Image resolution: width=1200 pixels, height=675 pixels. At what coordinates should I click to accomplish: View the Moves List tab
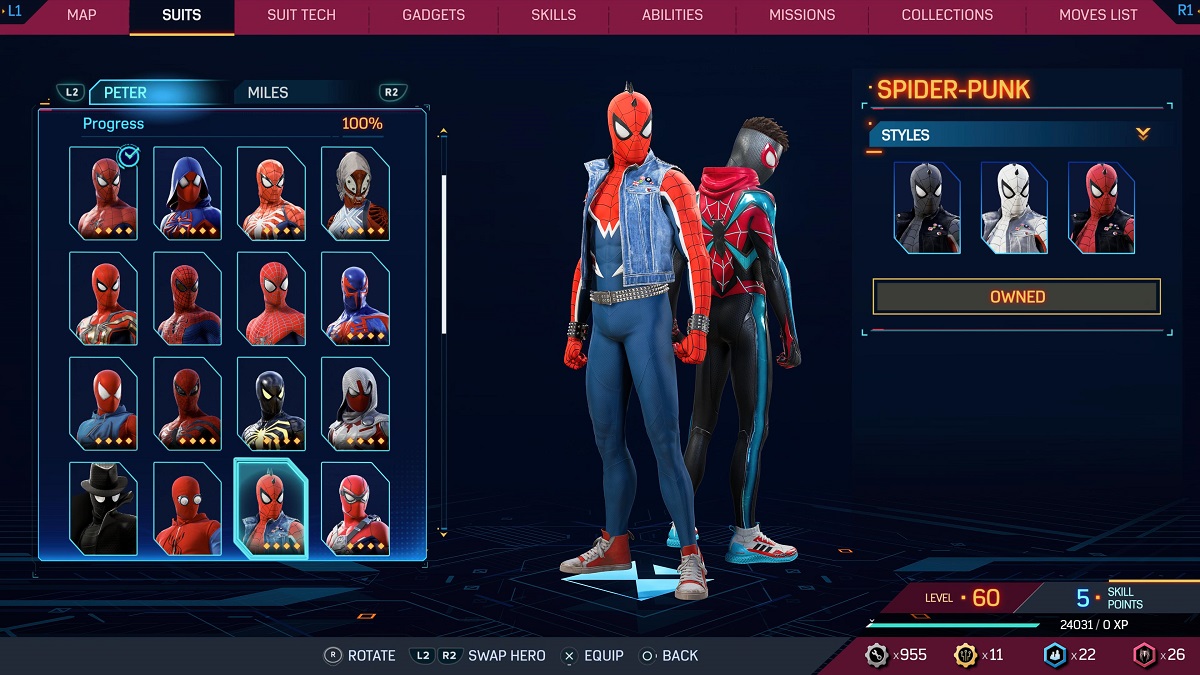(1098, 15)
